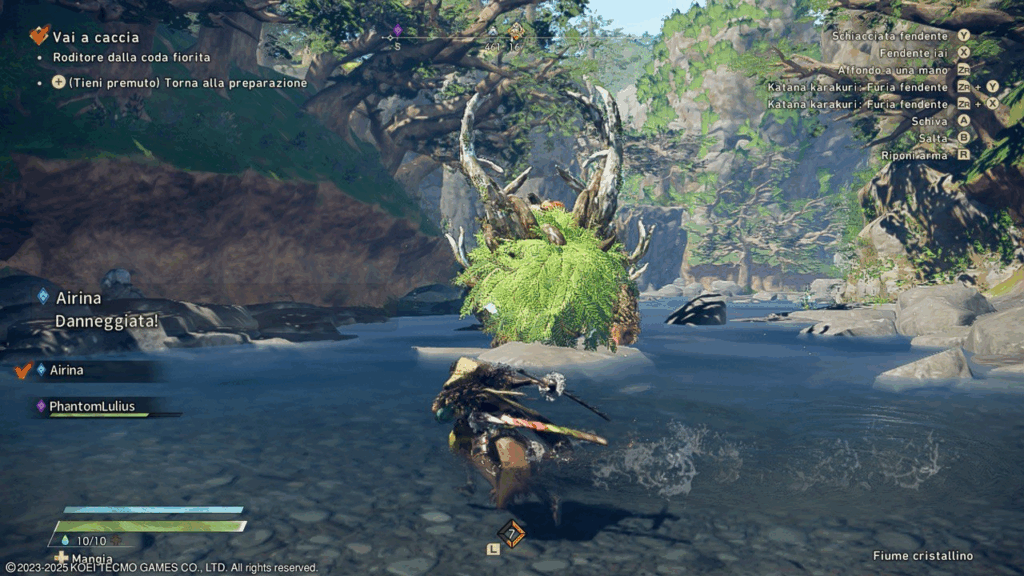Click the orange monster target marker on compass
This screenshot has height=576, width=1024.
click(x=516, y=31)
